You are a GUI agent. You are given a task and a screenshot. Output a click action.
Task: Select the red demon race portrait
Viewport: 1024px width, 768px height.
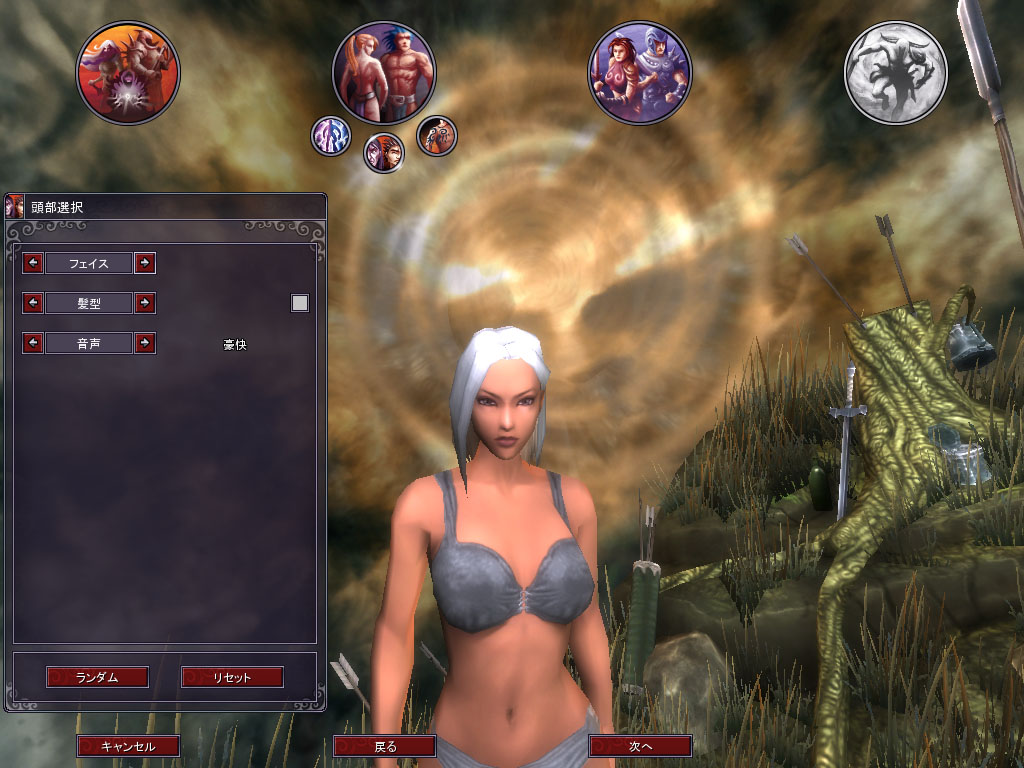[x=129, y=73]
